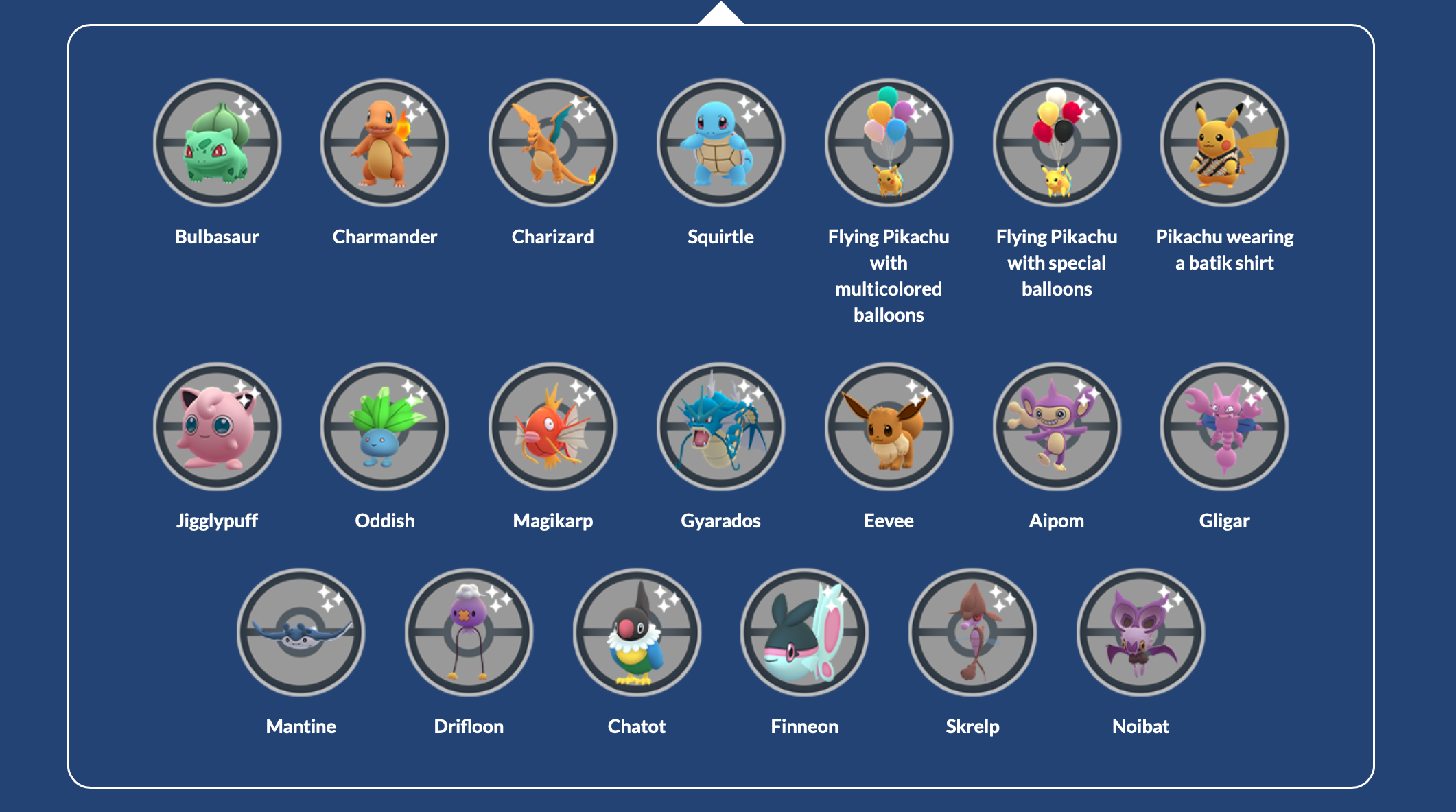This screenshot has height=812, width=1456.
Task: Select the Jigglypuff icon
Action: tap(217, 427)
